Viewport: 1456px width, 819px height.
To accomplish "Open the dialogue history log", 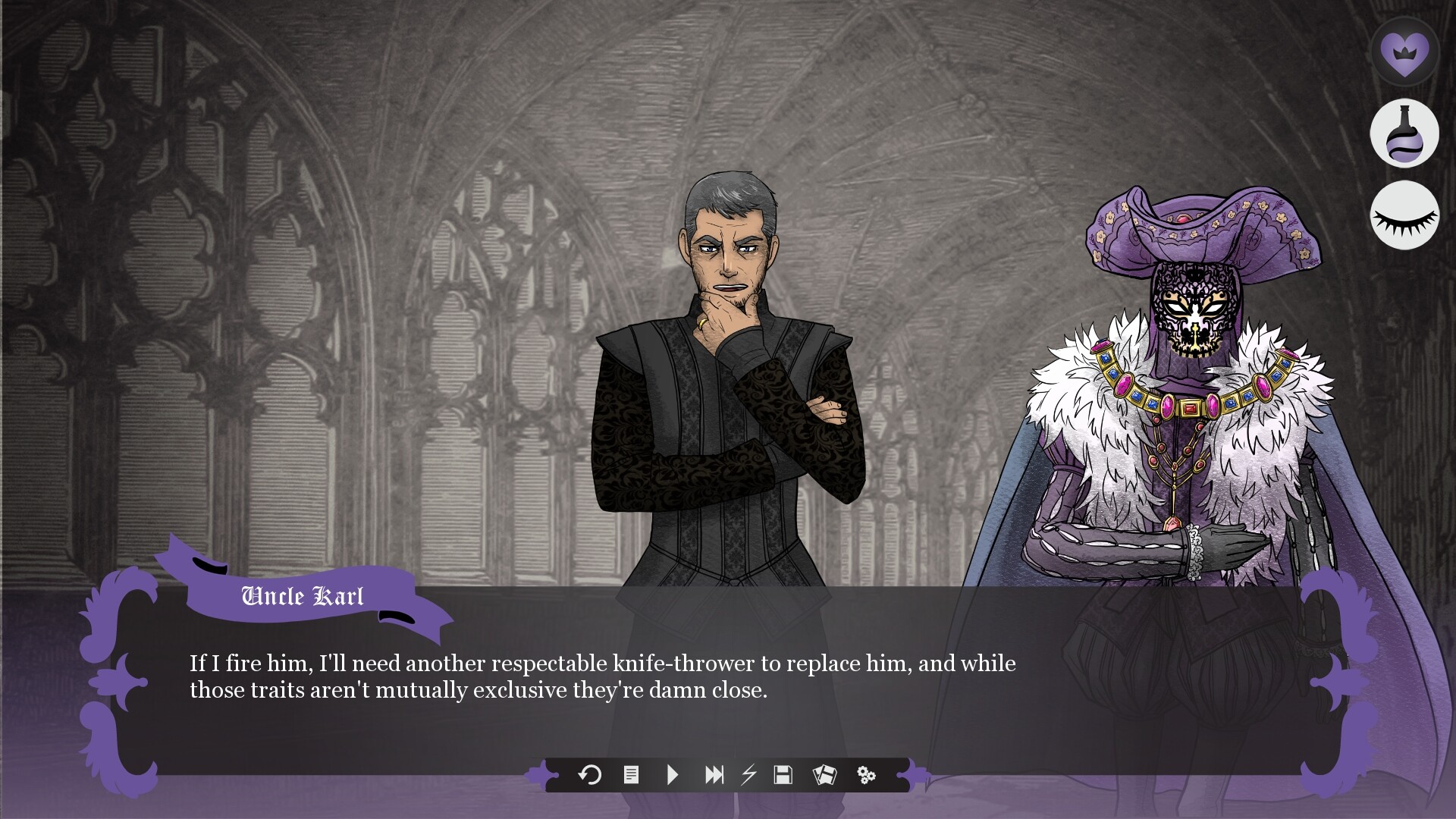I will click(630, 775).
